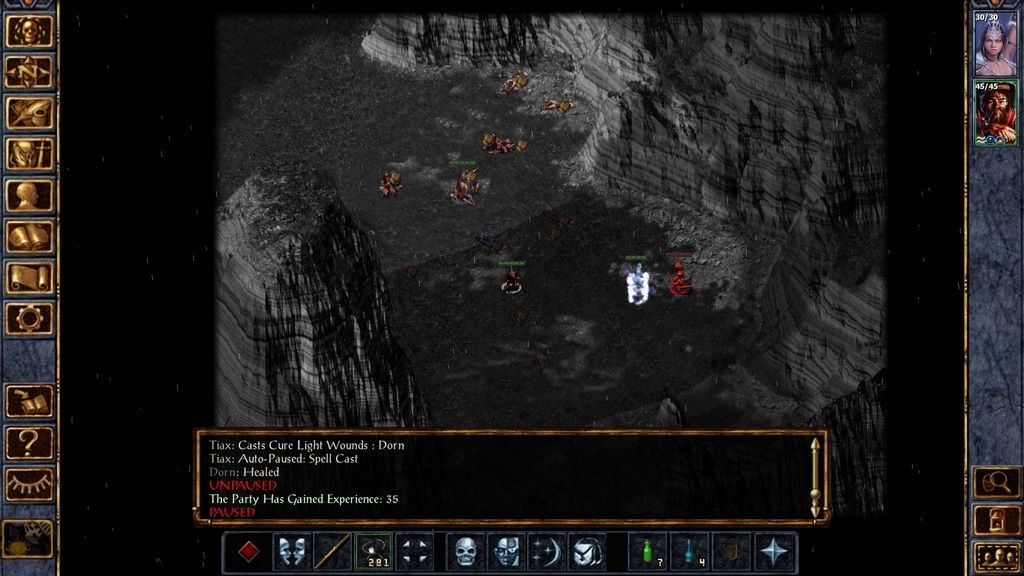
Task: Open the area map screen
Action: click(29, 72)
